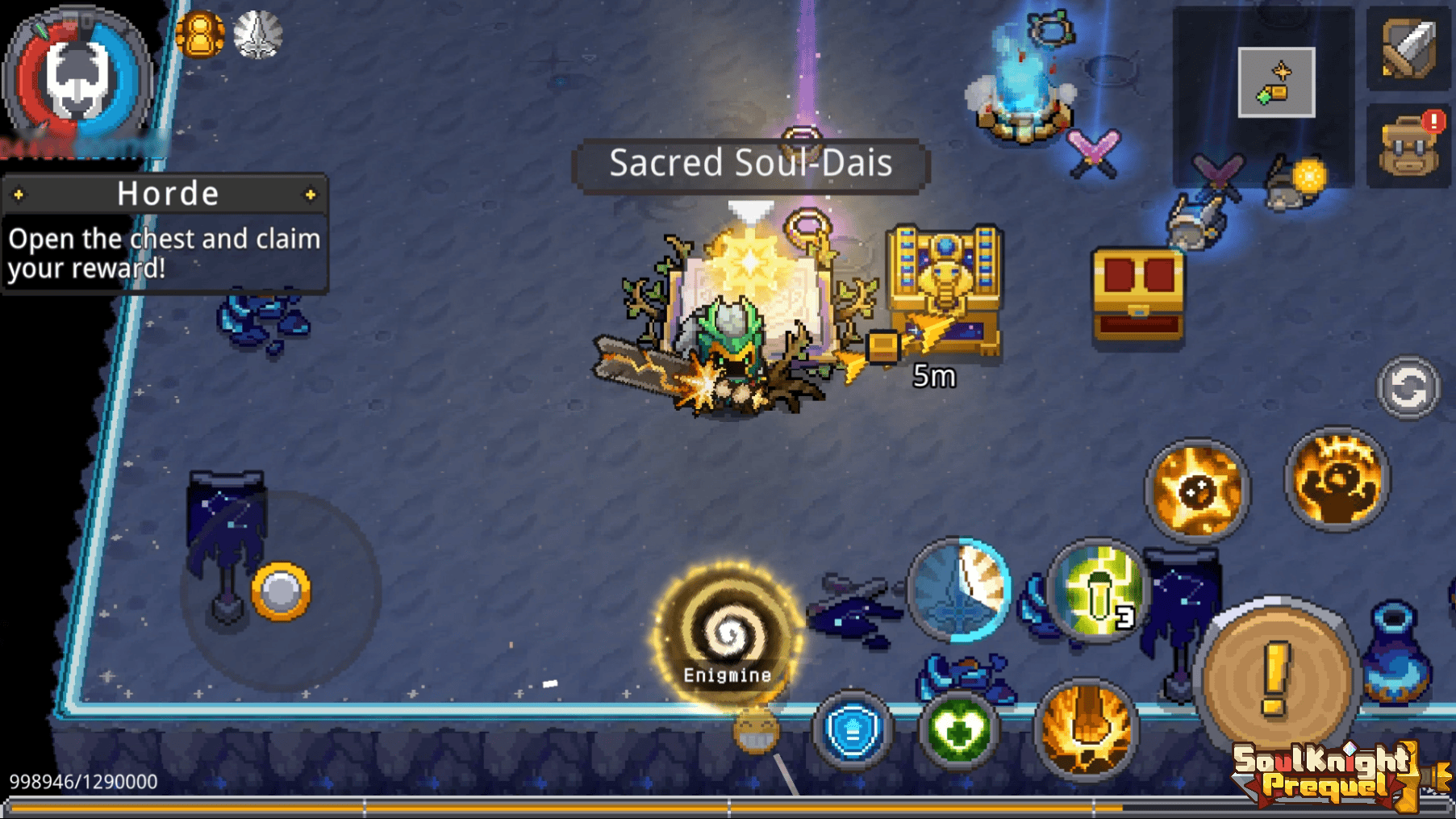This screenshot has height=819, width=1456.
Task: Open the backpack inventory
Action: pos(1408,146)
